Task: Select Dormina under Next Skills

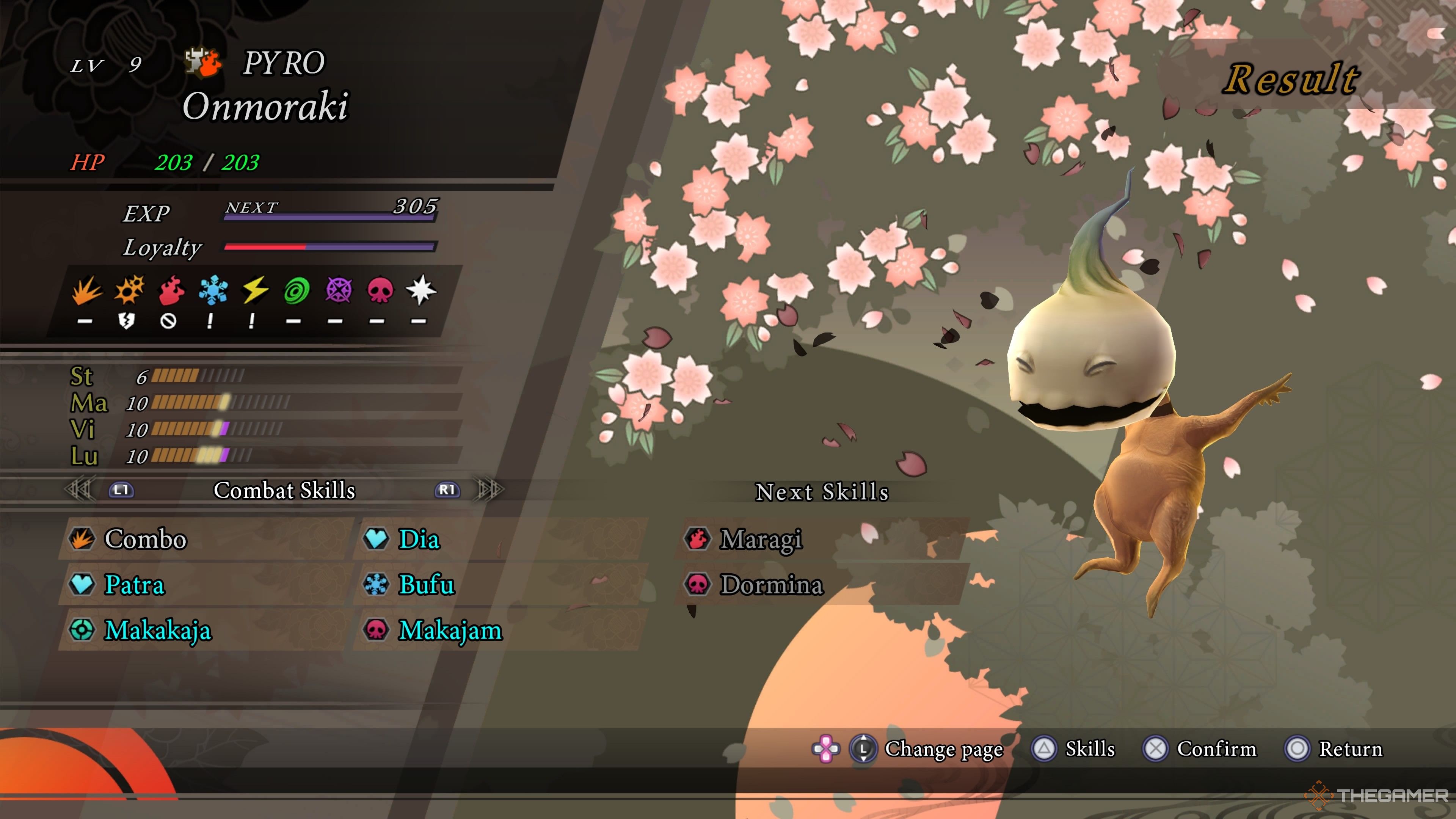Action: [x=771, y=585]
